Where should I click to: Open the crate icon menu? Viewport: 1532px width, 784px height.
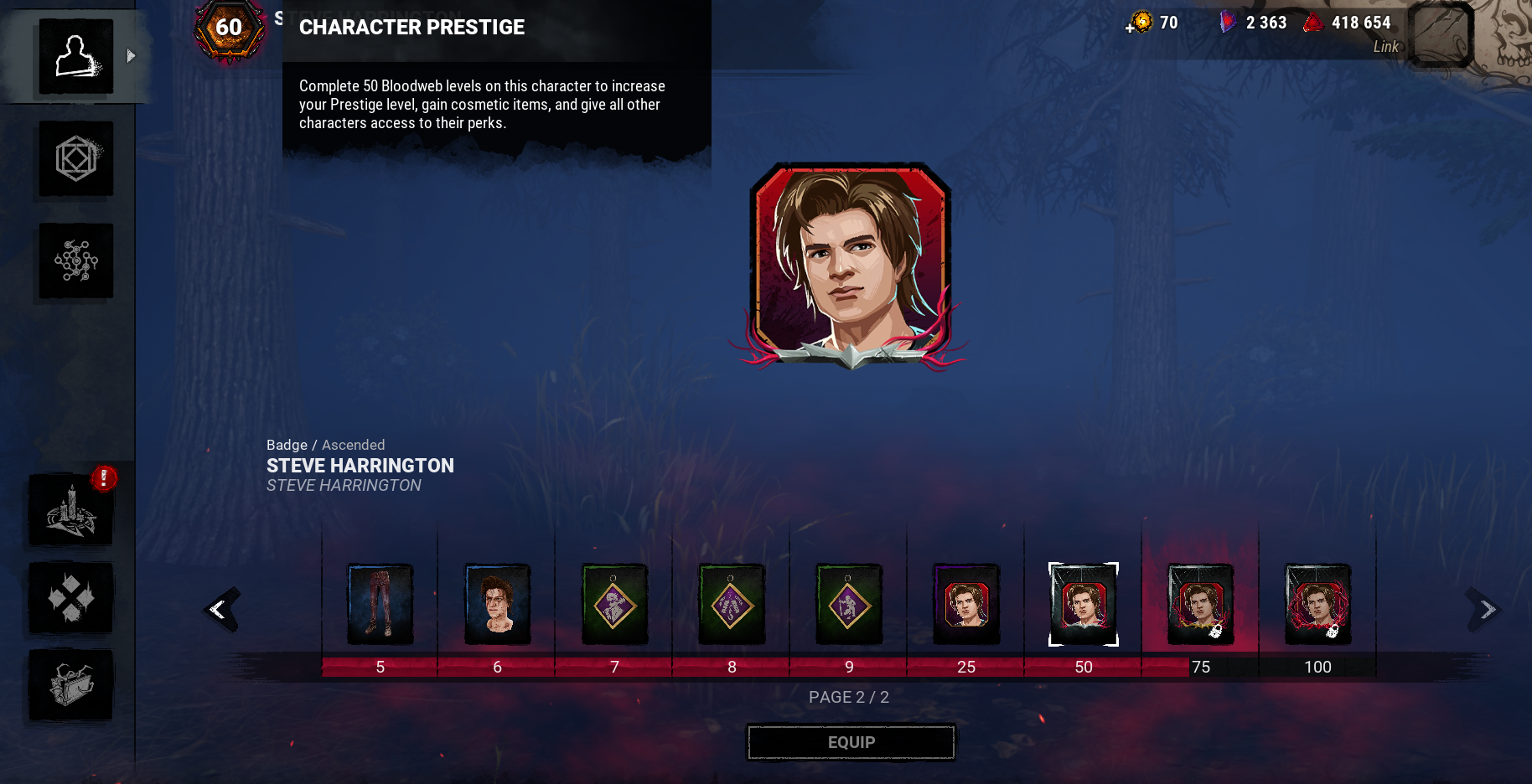point(72,685)
